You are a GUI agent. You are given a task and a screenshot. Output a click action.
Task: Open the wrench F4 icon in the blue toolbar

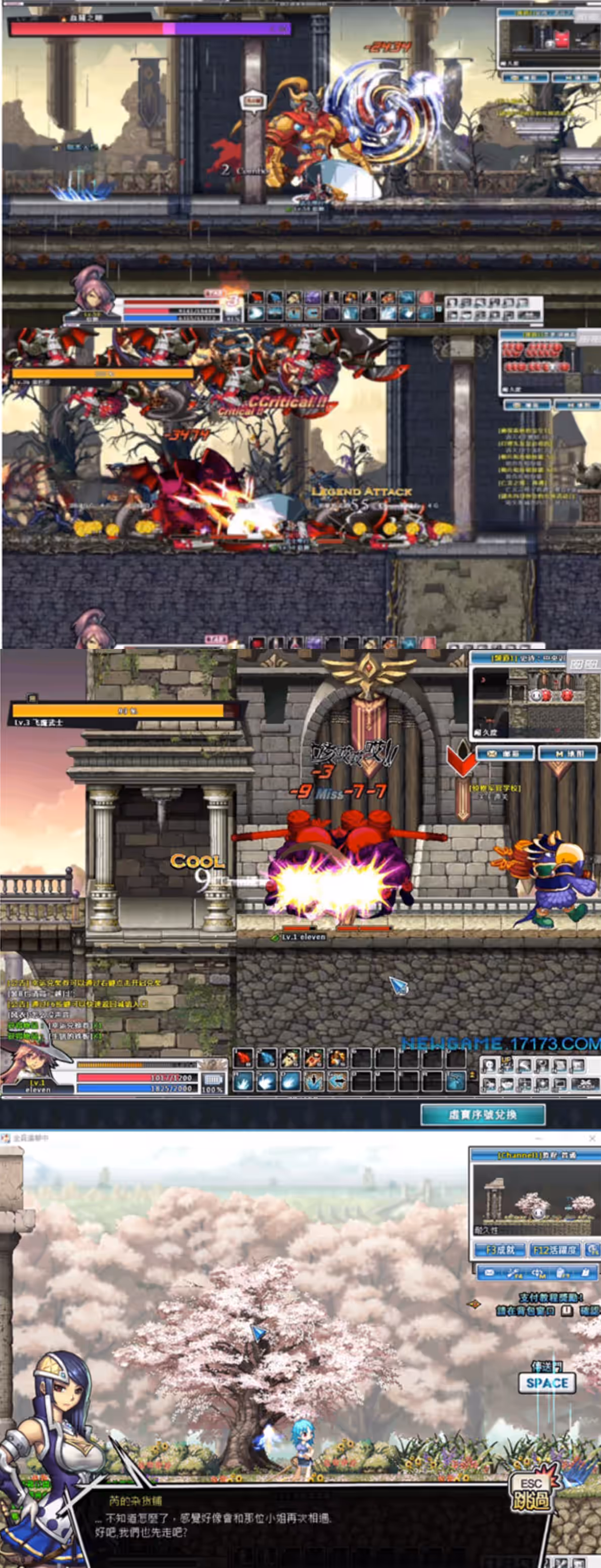pyautogui.click(x=514, y=1272)
